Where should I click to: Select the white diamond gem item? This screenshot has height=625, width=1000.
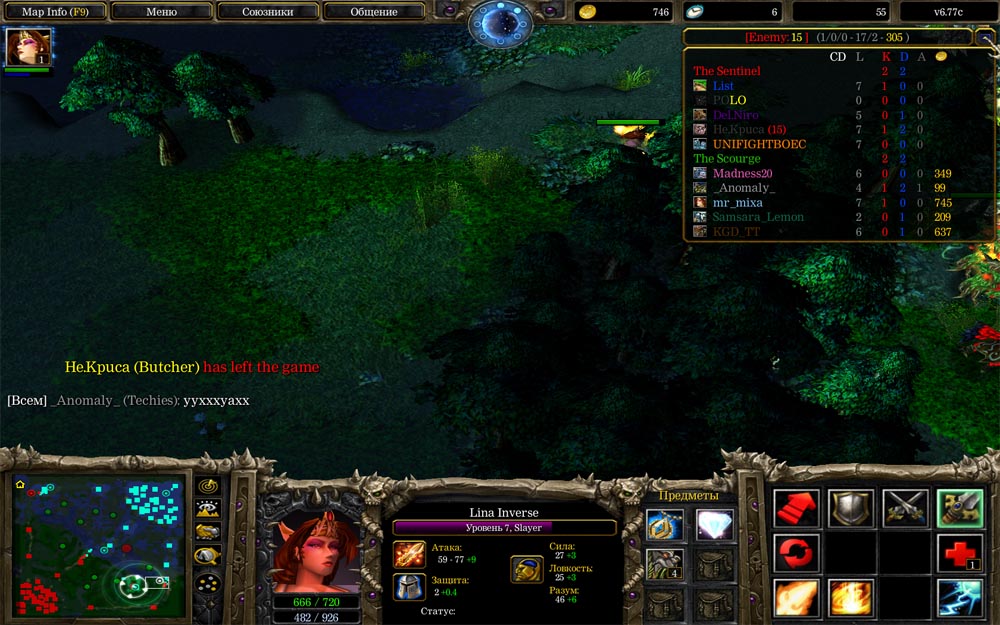tap(711, 524)
